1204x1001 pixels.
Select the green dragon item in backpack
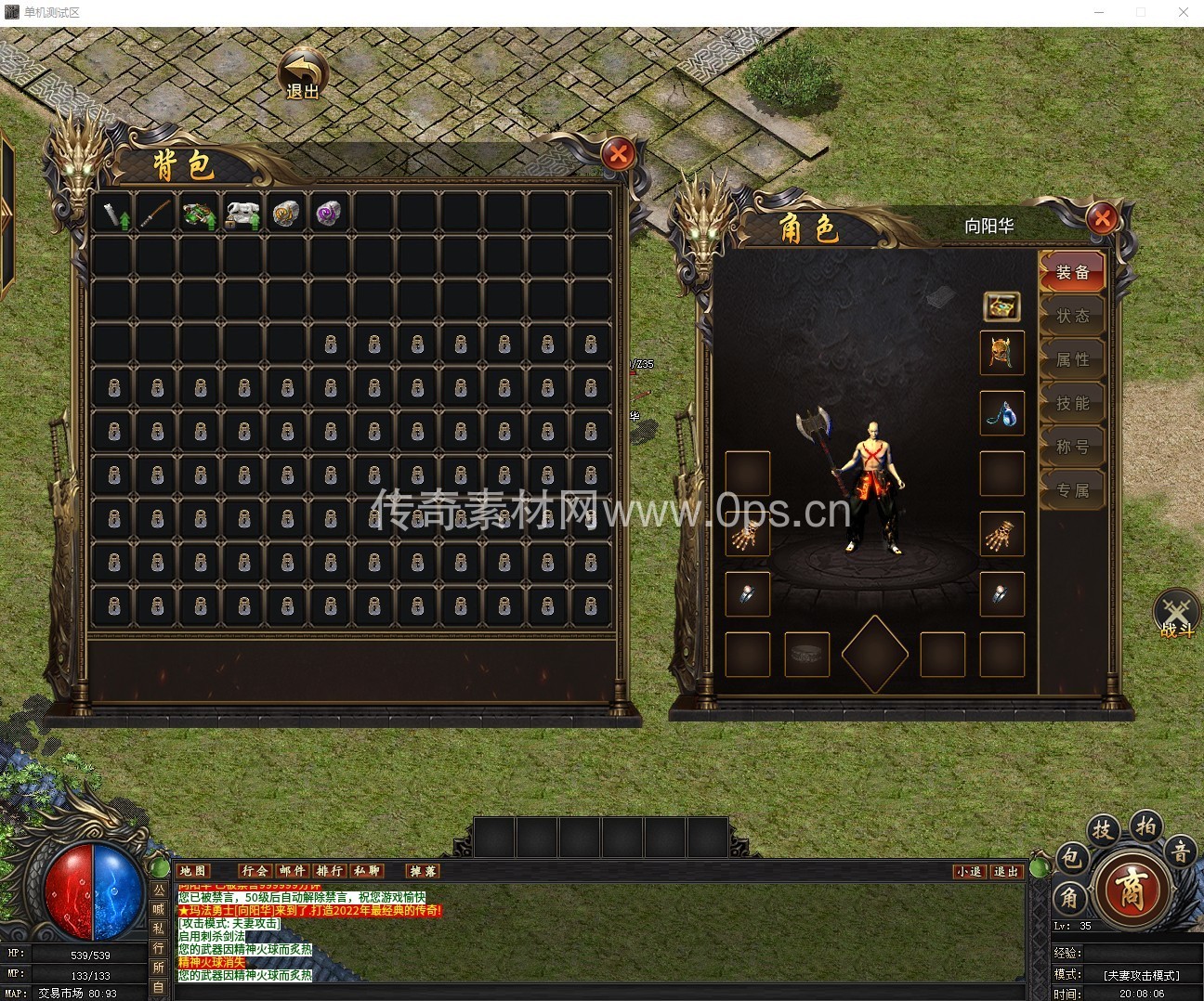point(199,214)
